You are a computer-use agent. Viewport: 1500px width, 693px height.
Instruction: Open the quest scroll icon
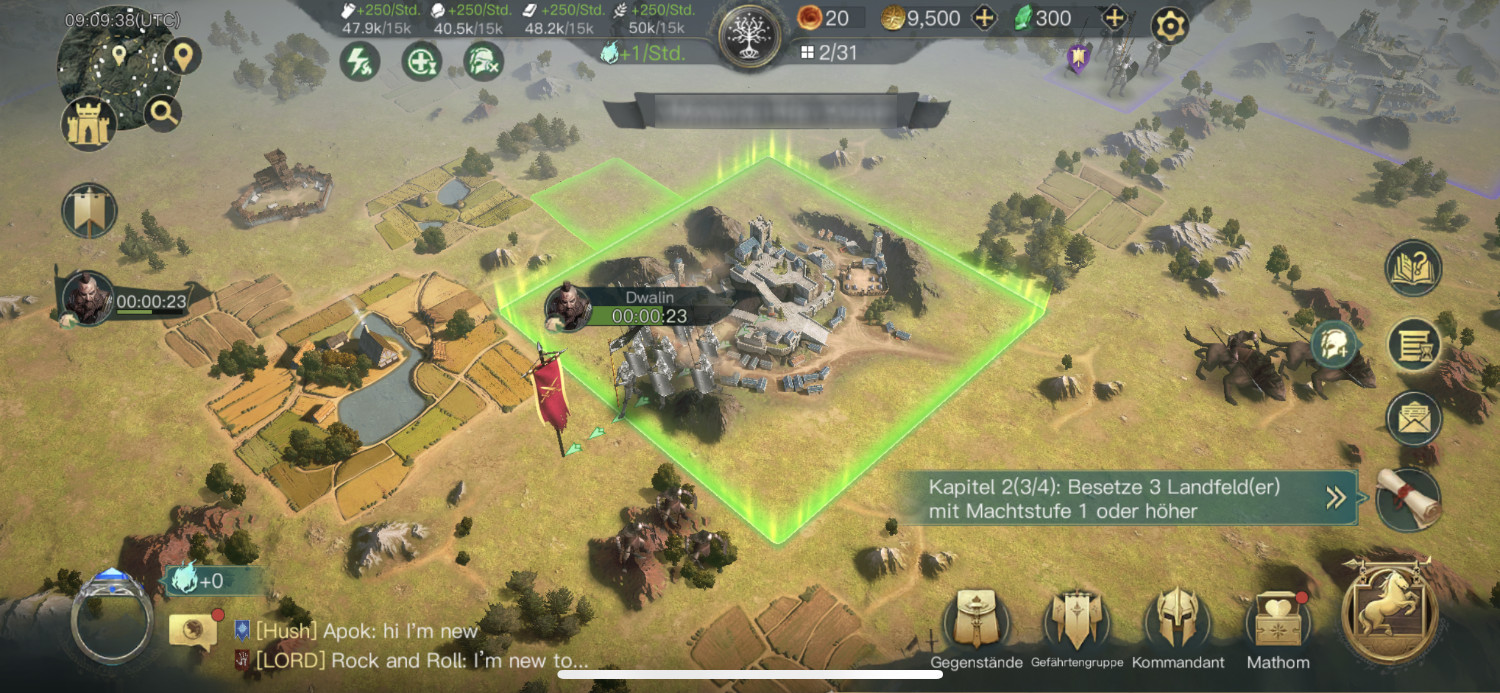tap(1409, 498)
